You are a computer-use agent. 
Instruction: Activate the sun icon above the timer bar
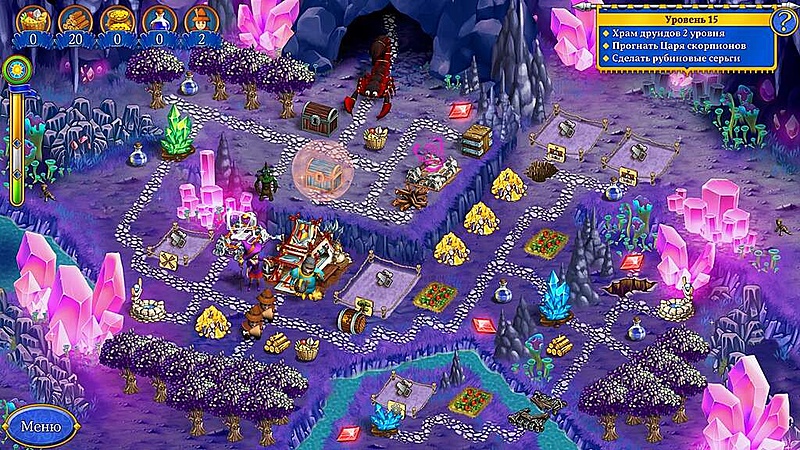(x=17, y=69)
